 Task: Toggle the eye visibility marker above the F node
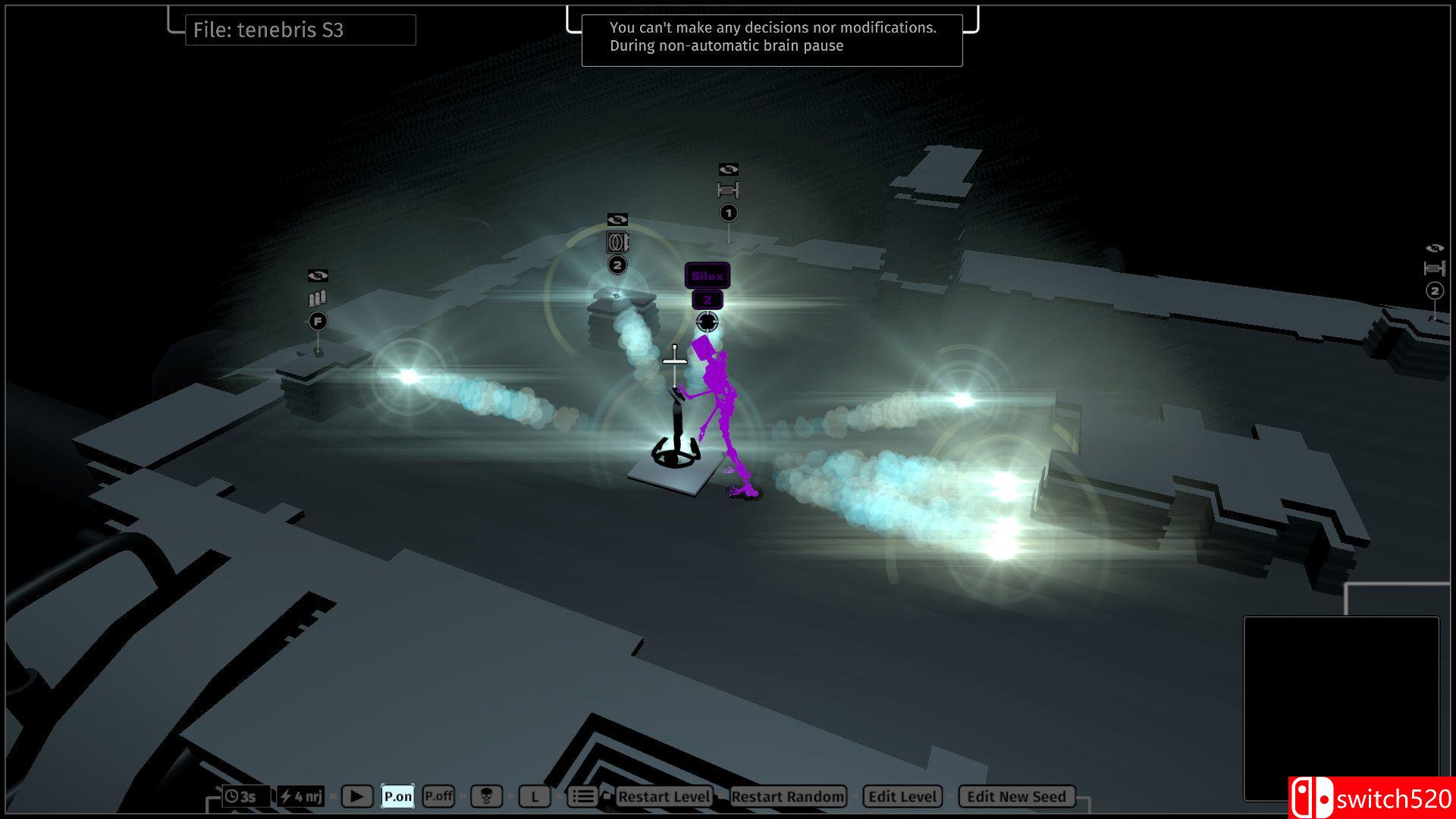(318, 276)
